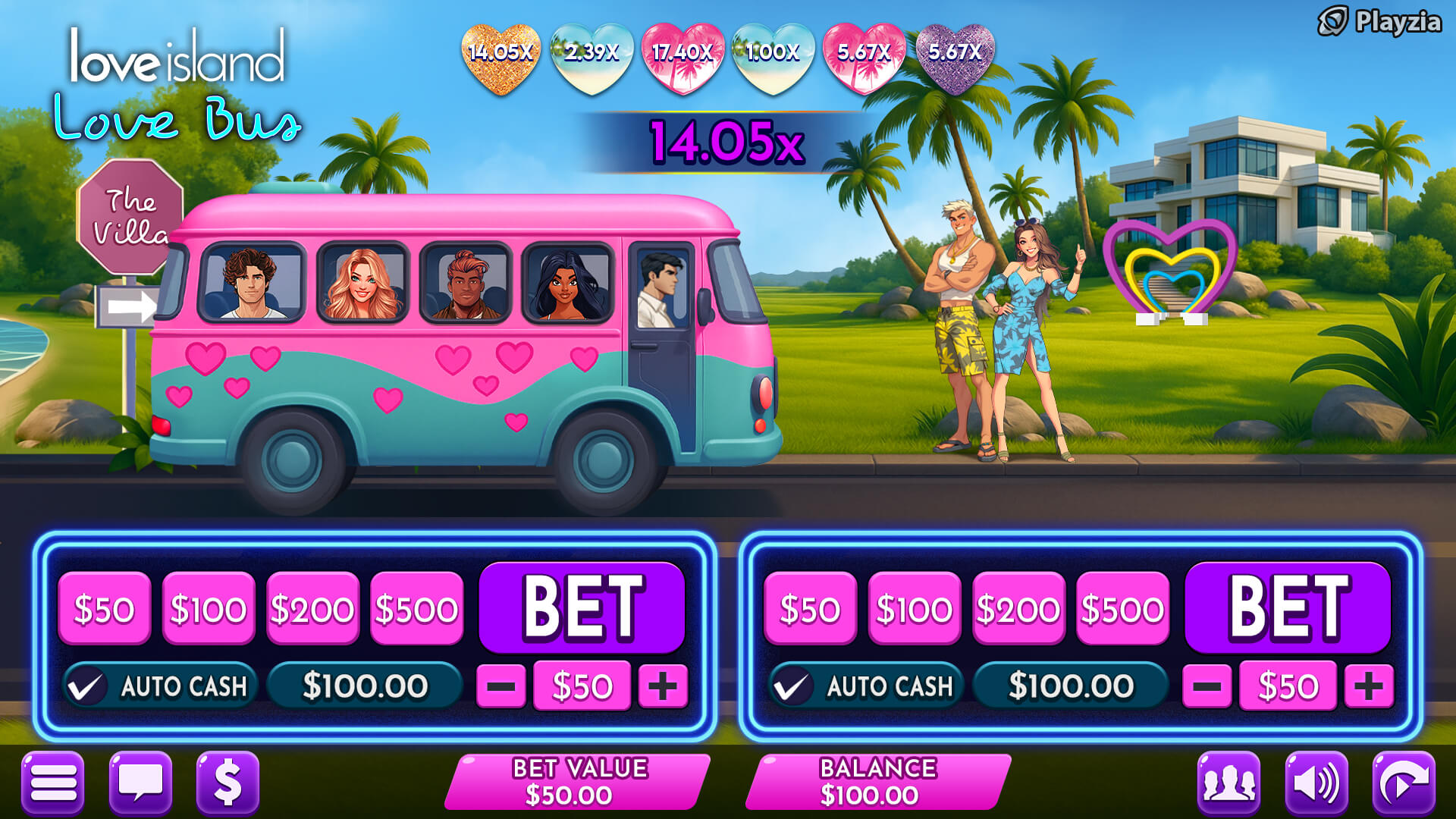The image size is (1456, 819).
Task: Choose the $500 chip in the right panel
Action: 1122,609
